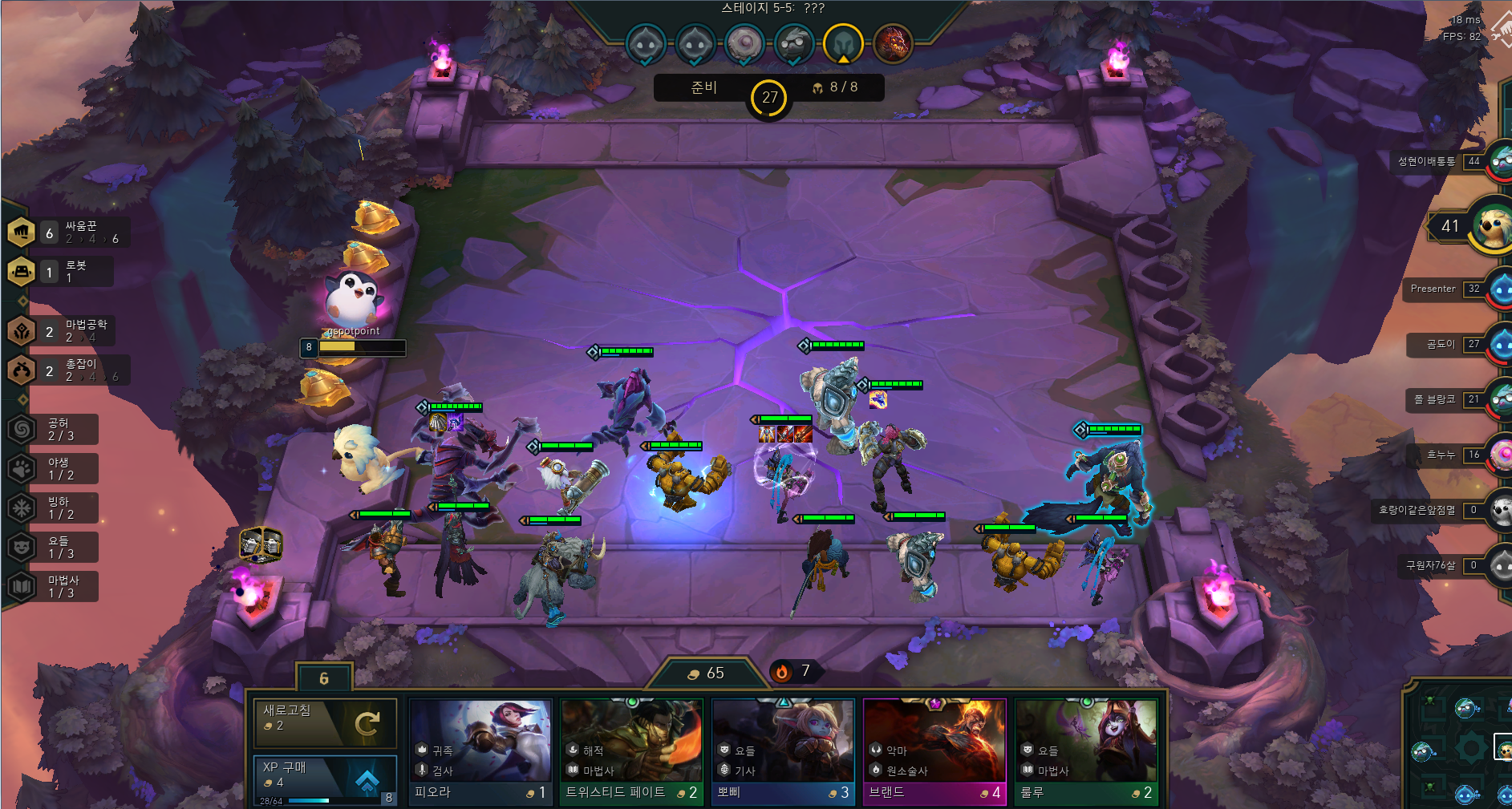The height and width of the screenshot is (809, 1512).
Task: Click the 새로고침 reroll shop button
Action: pyautogui.click(x=325, y=723)
